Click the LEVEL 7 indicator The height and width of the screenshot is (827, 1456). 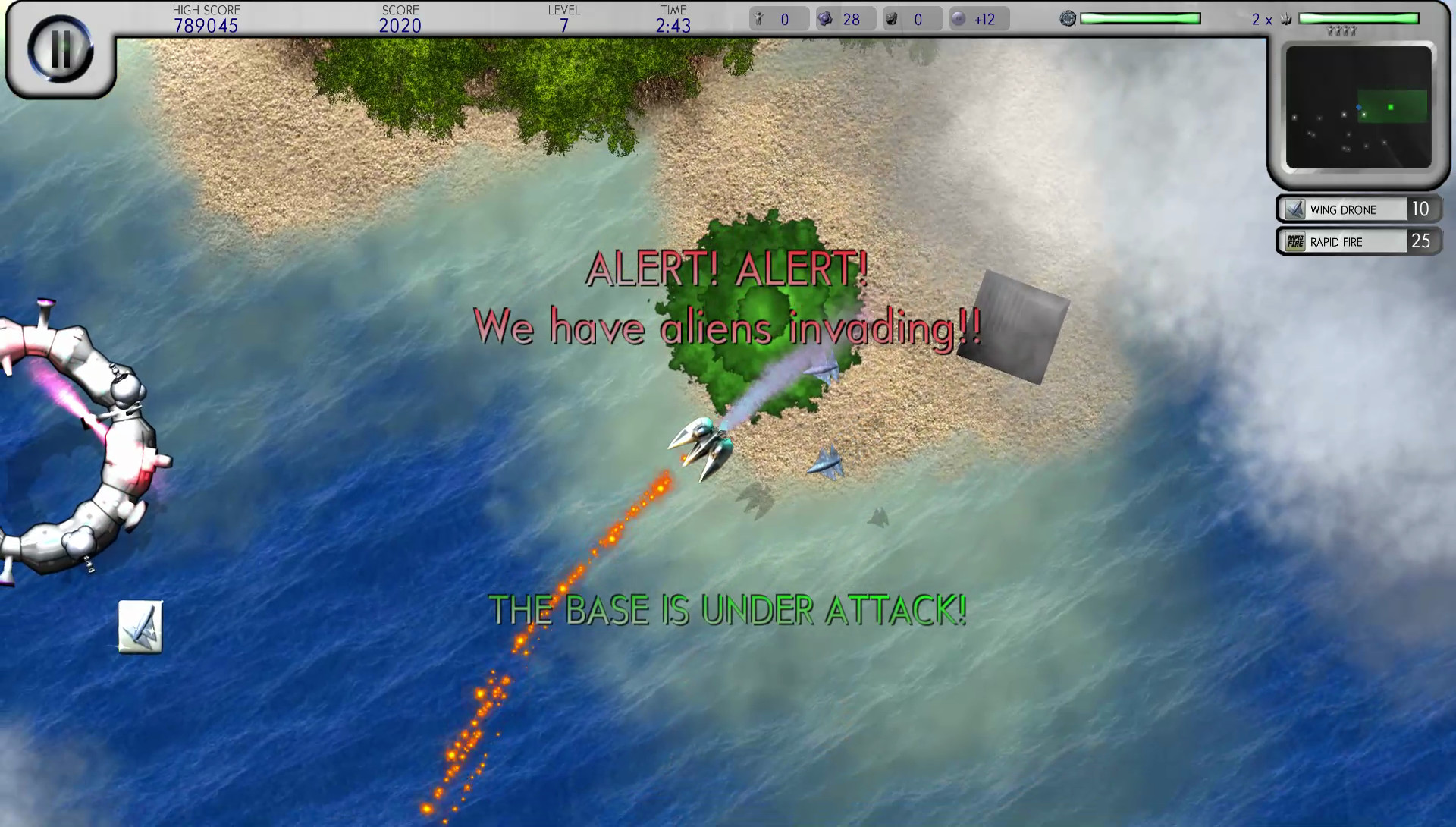562,25
